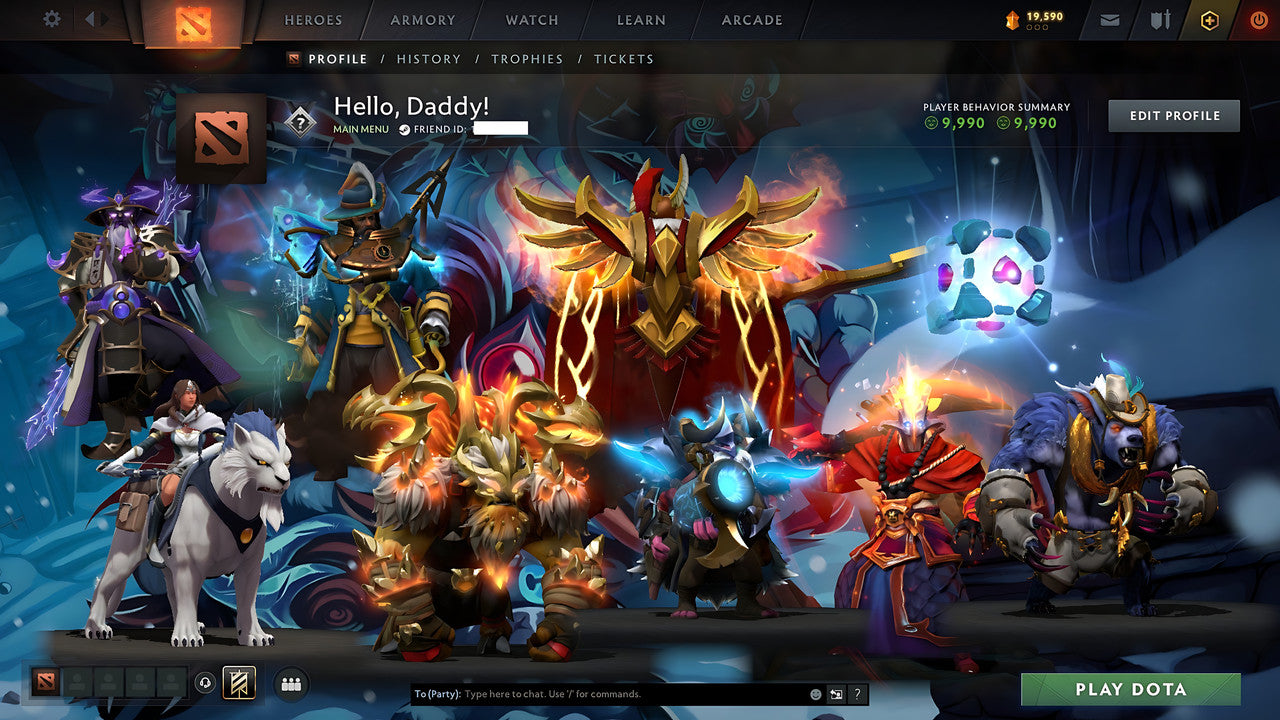The height and width of the screenshot is (720, 1280).
Task: Click the chat help question mark icon
Action: coord(857,692)
